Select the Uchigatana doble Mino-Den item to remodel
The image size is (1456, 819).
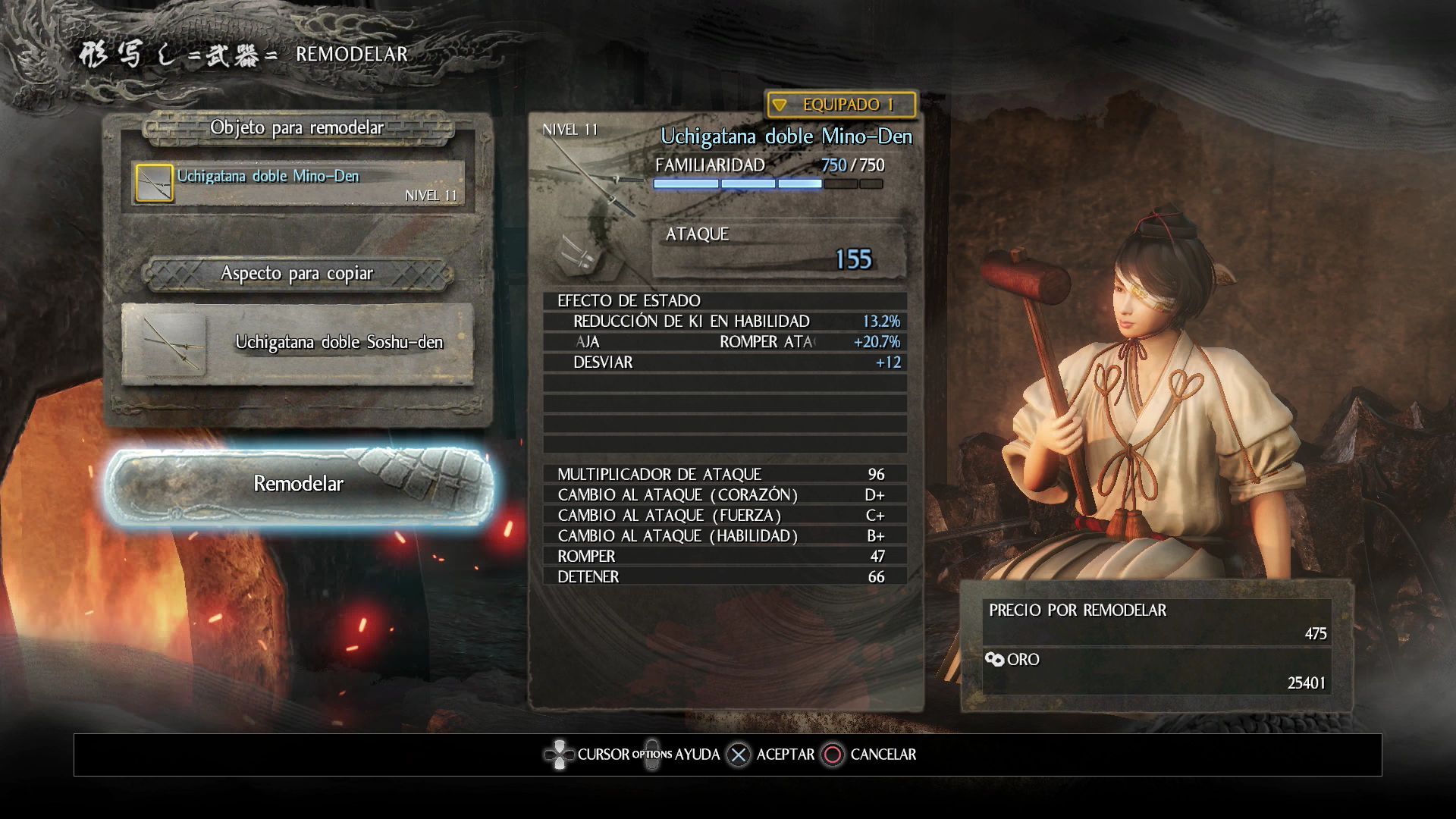[x=299, y=184]
